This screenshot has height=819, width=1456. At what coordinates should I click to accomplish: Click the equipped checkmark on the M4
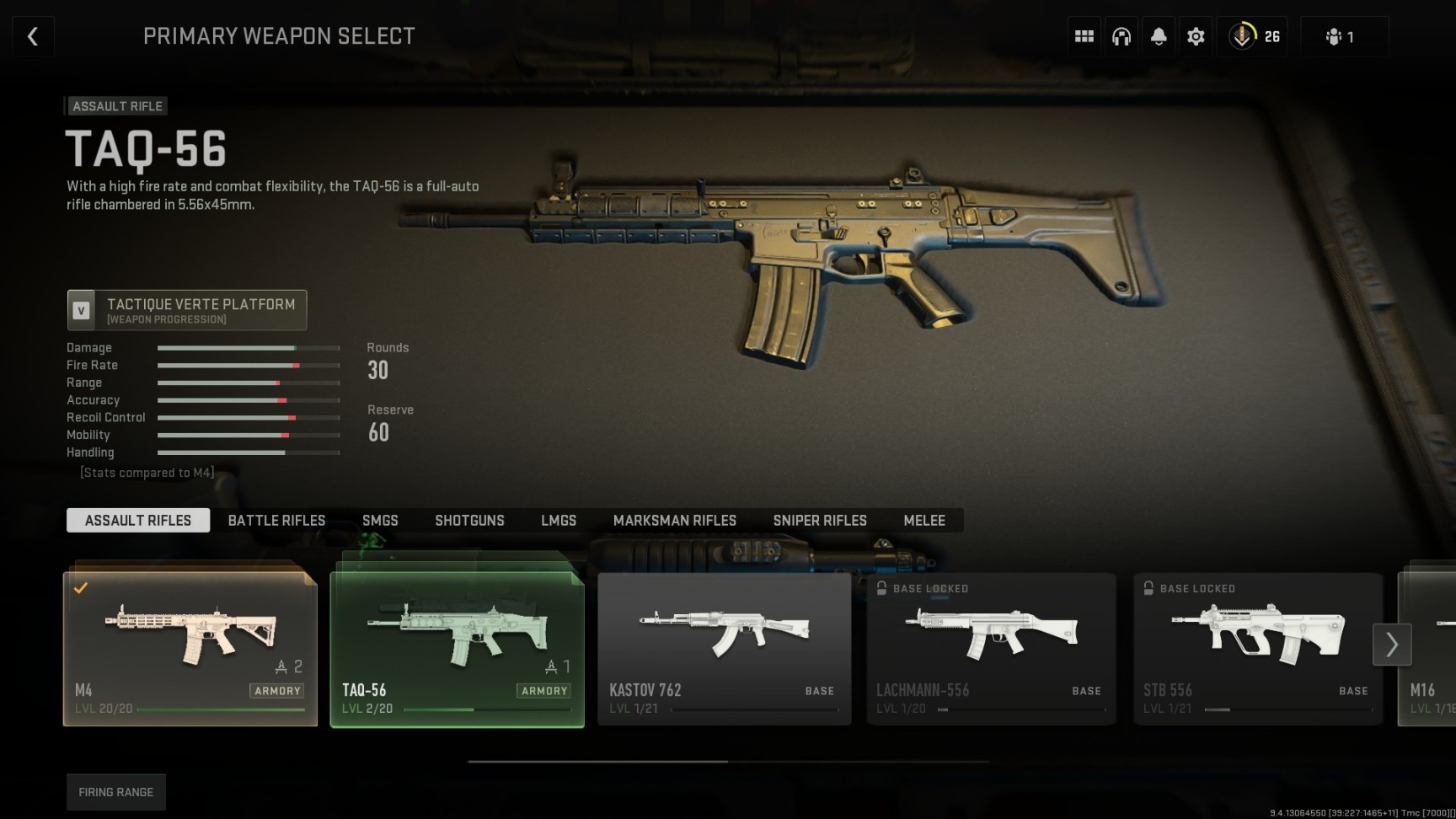(81, 587)
